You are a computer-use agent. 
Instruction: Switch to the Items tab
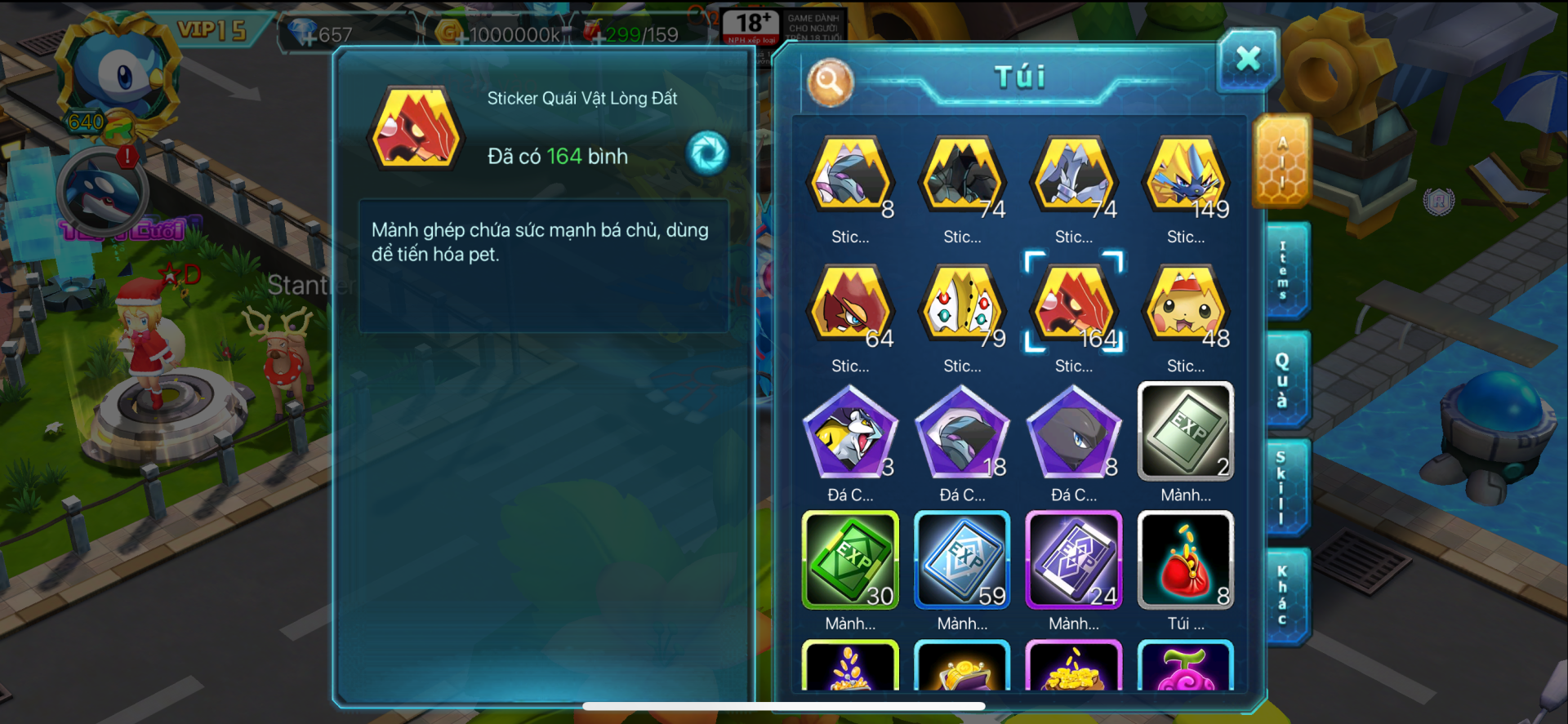1284,270
